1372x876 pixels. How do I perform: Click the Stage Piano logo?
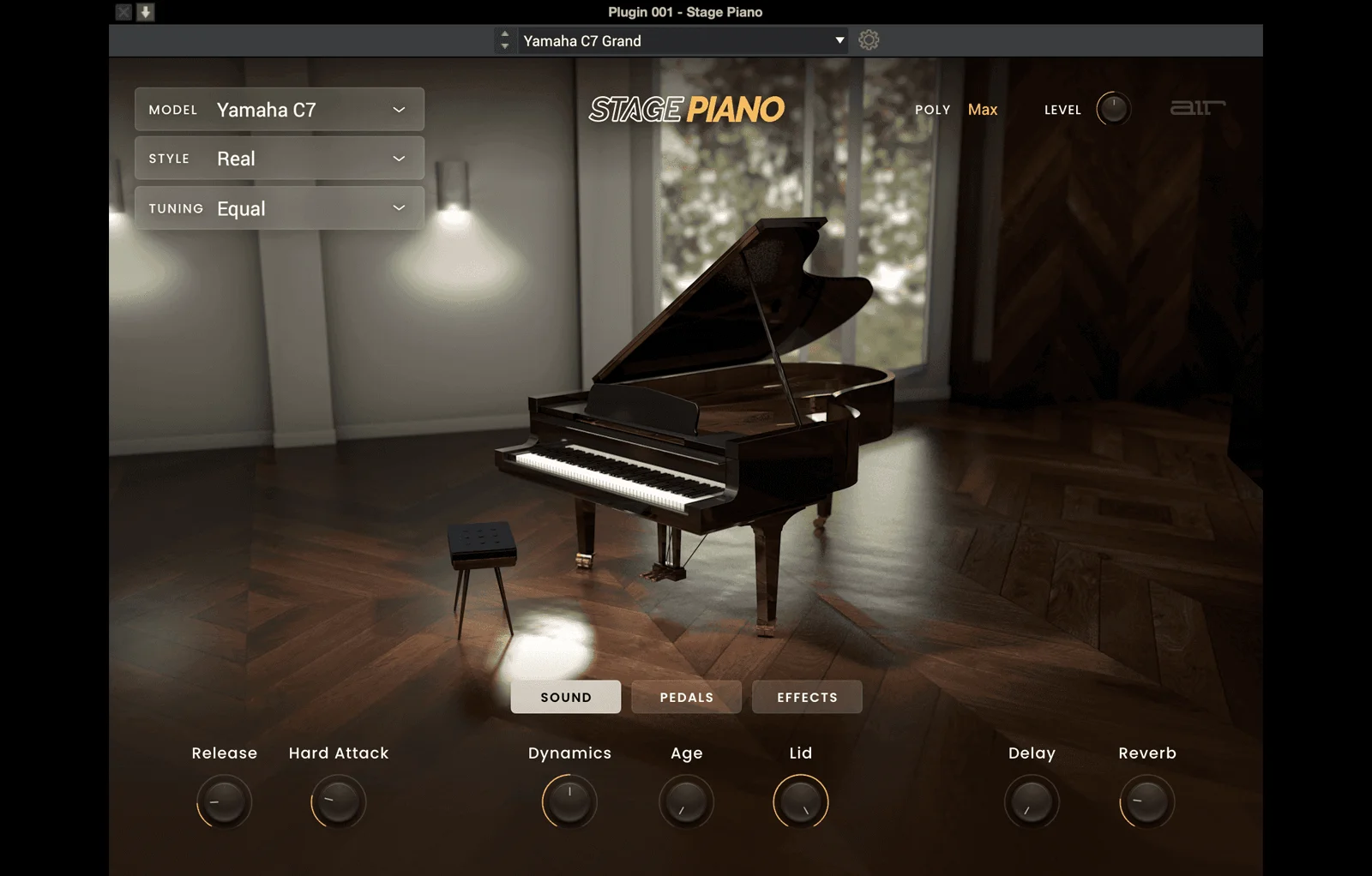coord(686,110)
